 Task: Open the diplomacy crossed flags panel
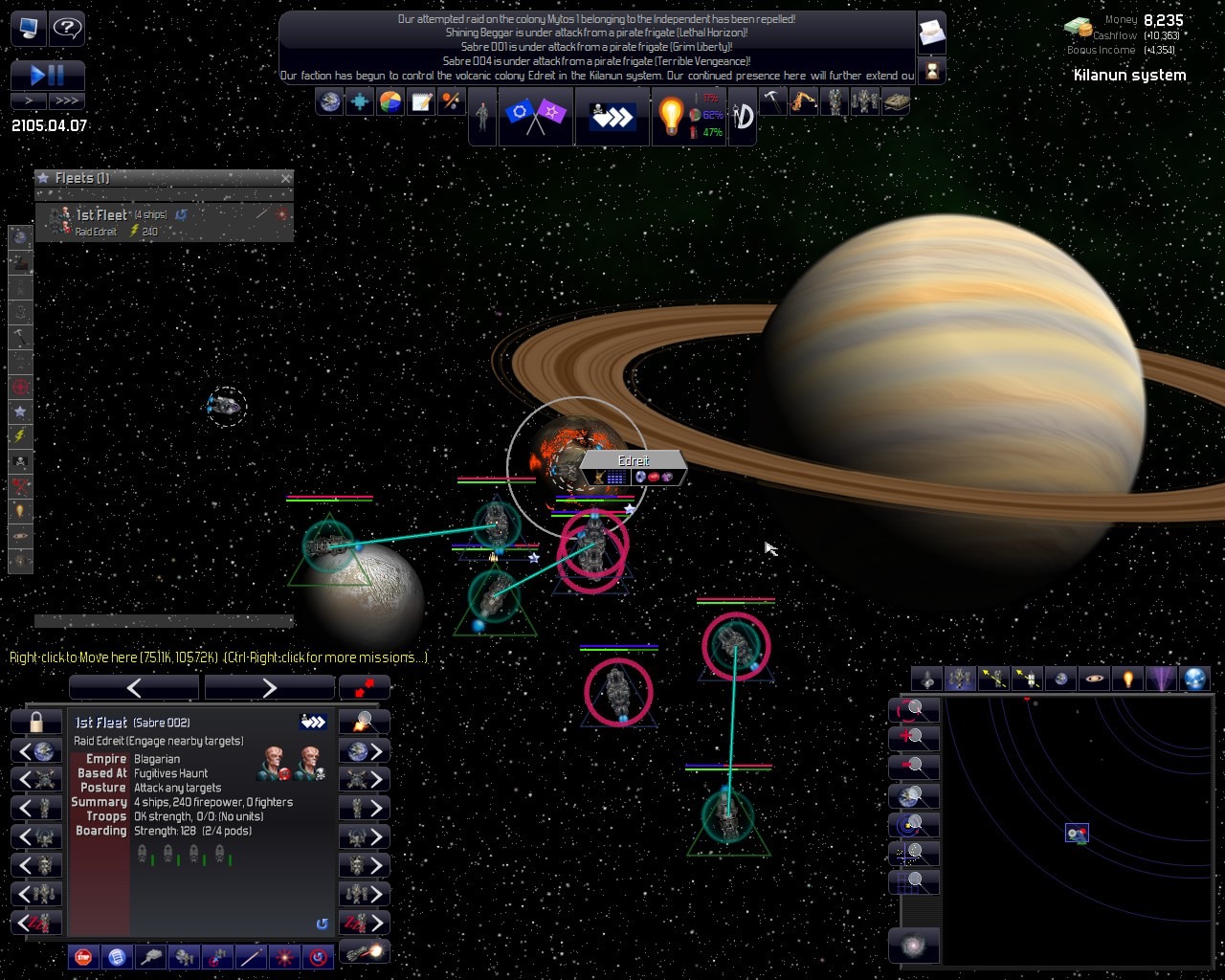click(535, 116)
